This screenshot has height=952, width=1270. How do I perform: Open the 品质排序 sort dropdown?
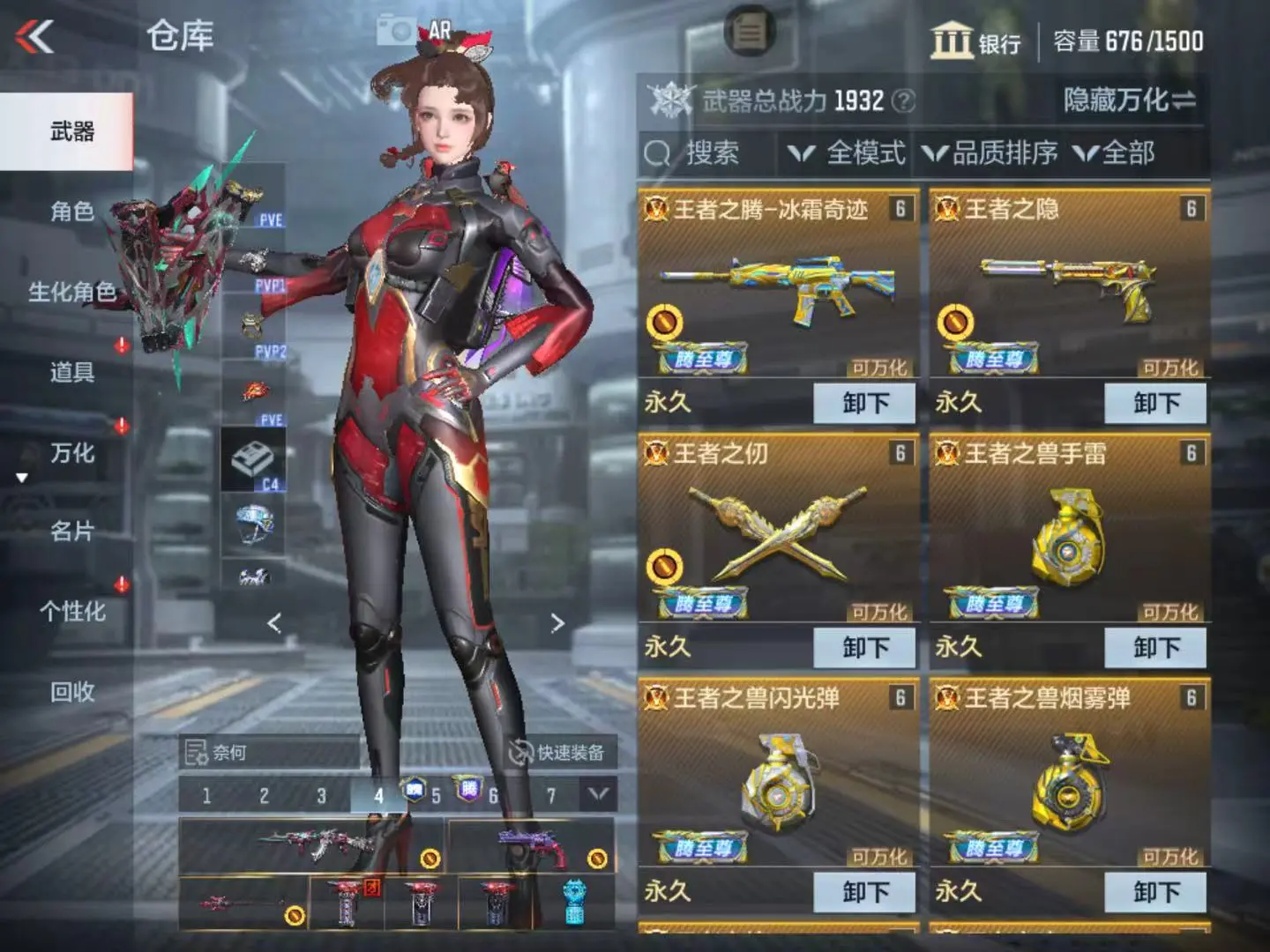990,153
